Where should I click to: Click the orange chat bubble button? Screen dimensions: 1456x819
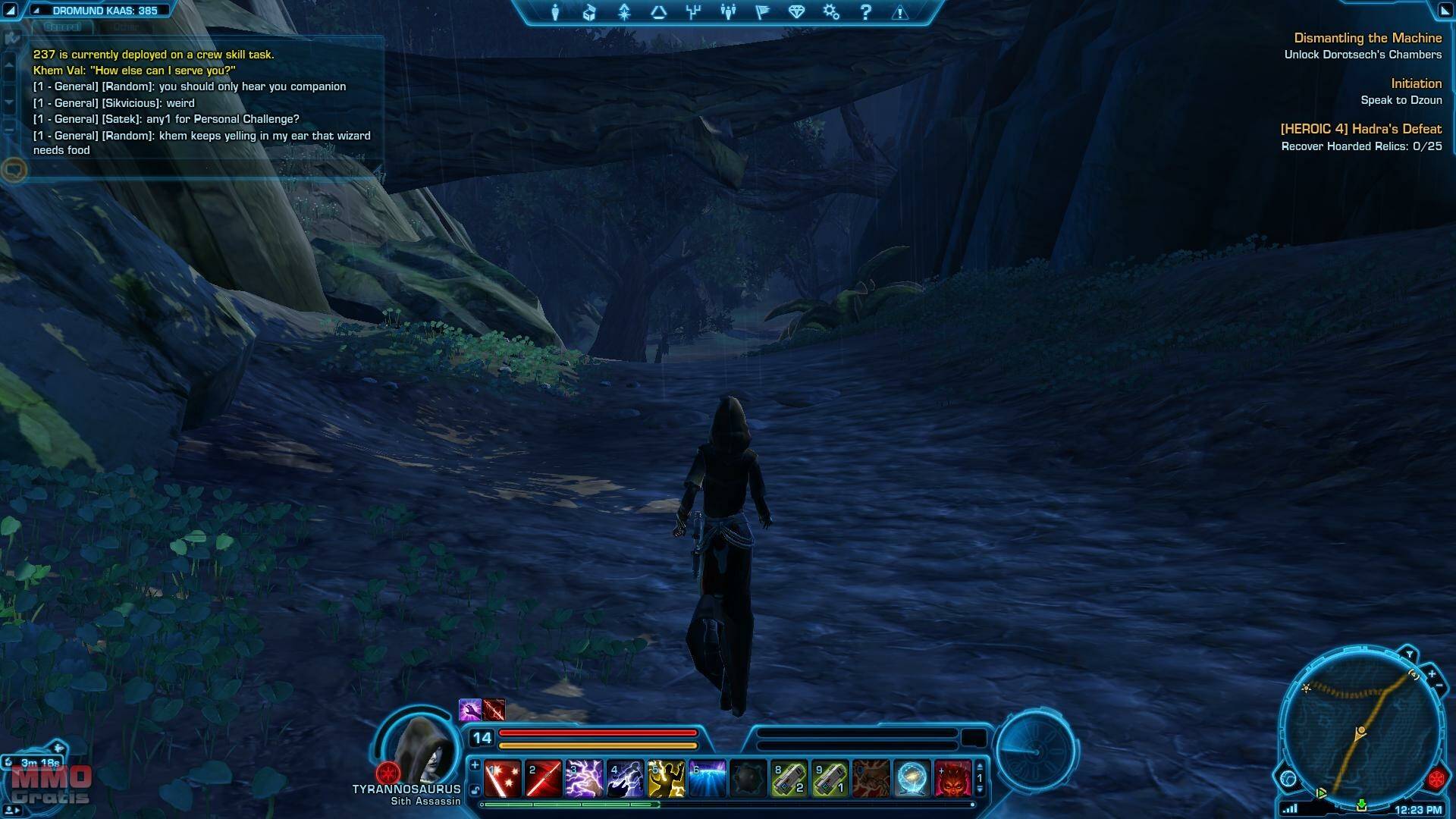(x=14, y=169)
